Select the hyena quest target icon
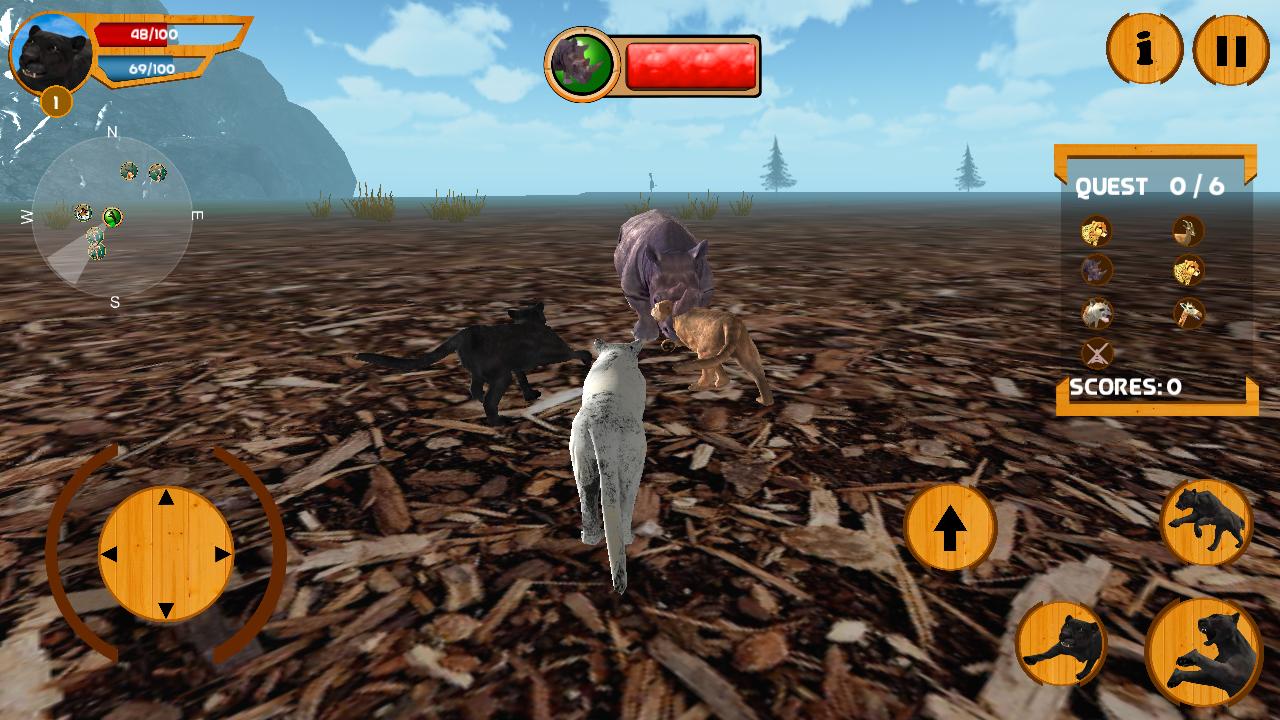The width and height of the screenshot is (1280, 720). click(x=1096, y=314)
